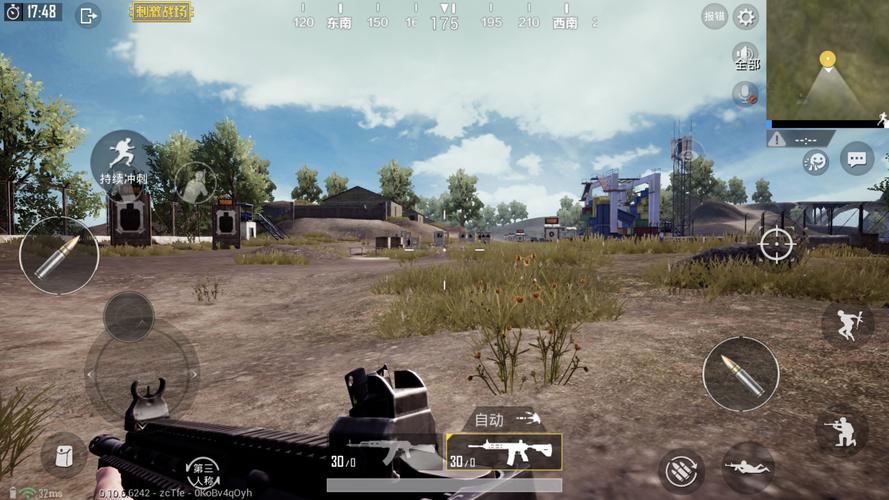
Task: Tap the left-side bullet fire button
Action: [x=59, y=256]
